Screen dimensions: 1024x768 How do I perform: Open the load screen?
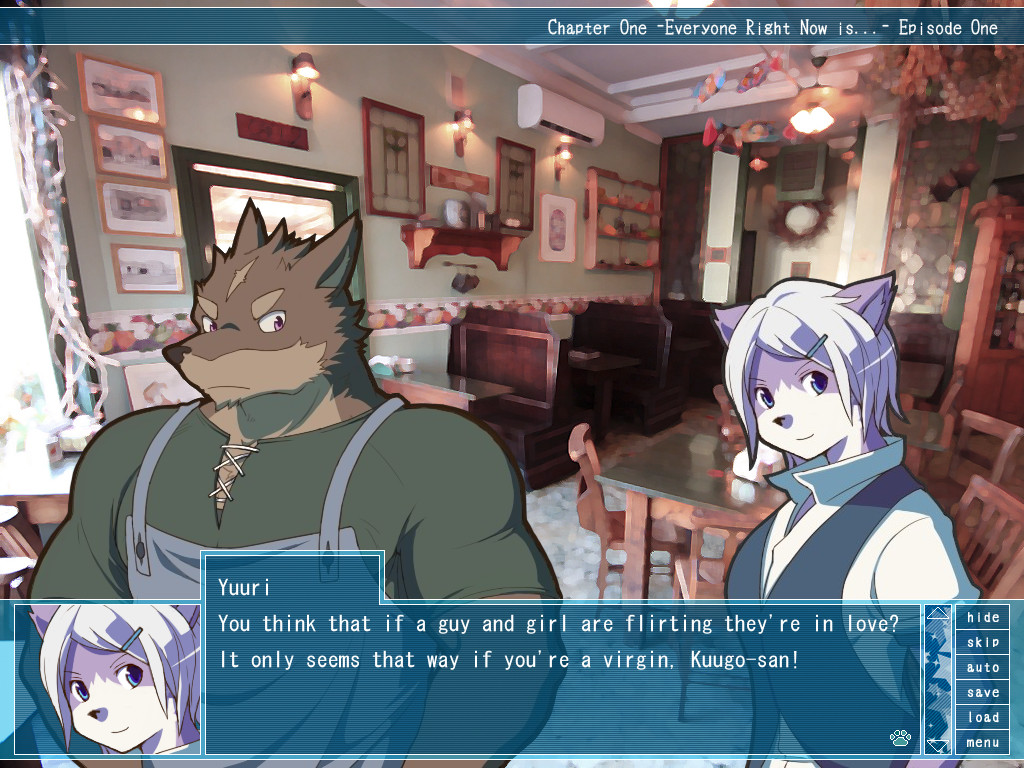pyautogui.click(x=982, y=717)
